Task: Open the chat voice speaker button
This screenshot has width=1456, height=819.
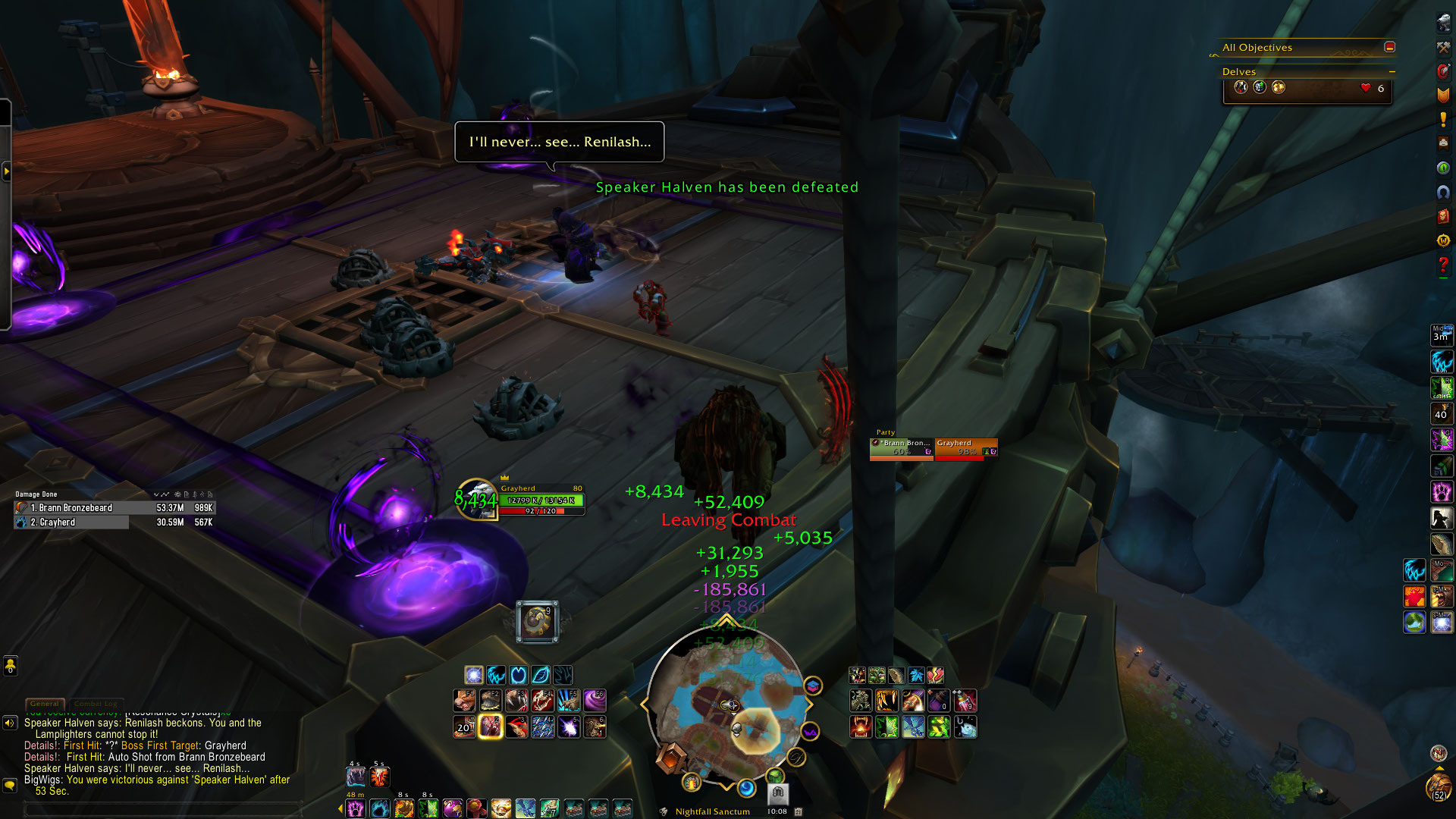Action: click(10, 723)
